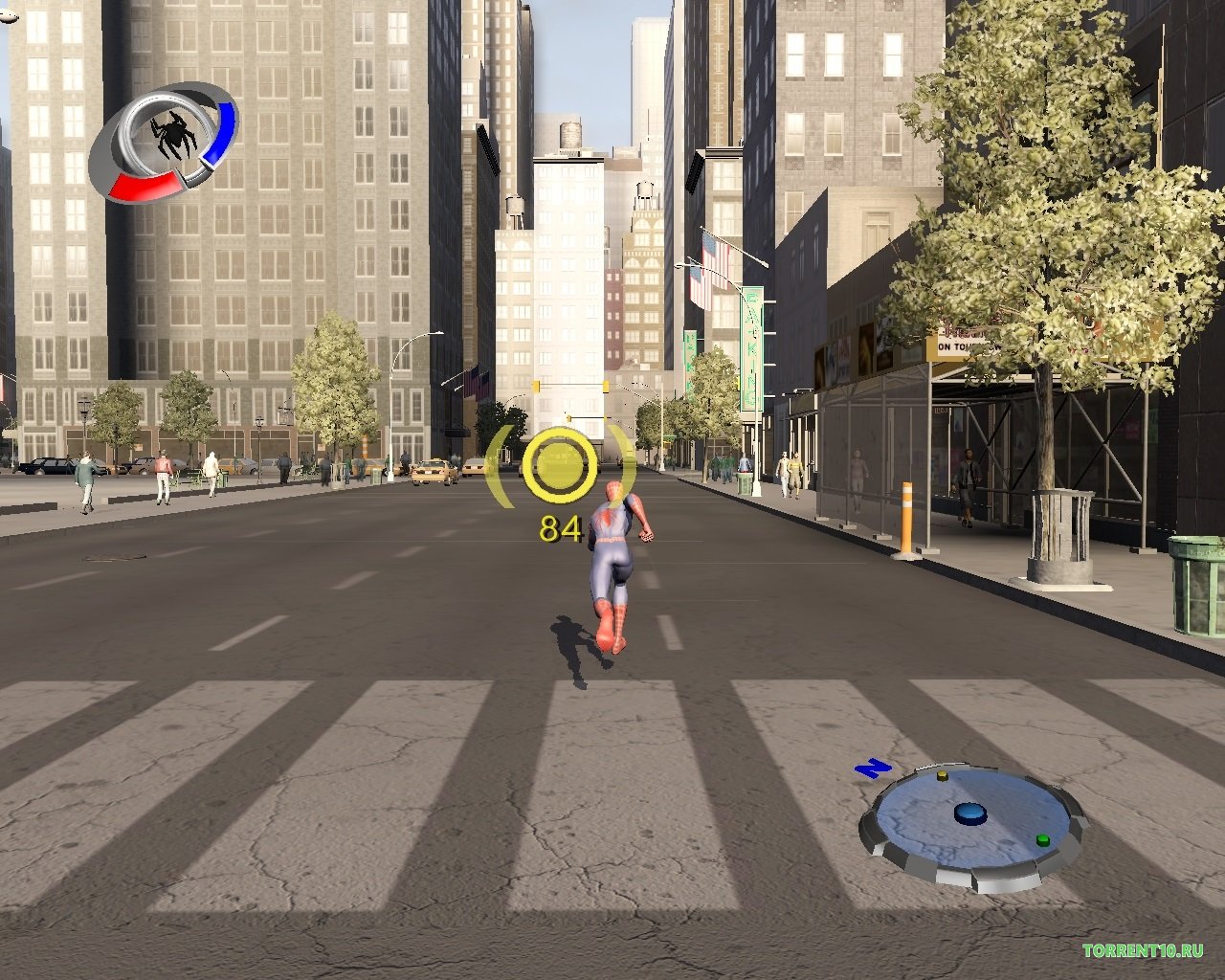Click the black spider emblem HUD icon

173,136
